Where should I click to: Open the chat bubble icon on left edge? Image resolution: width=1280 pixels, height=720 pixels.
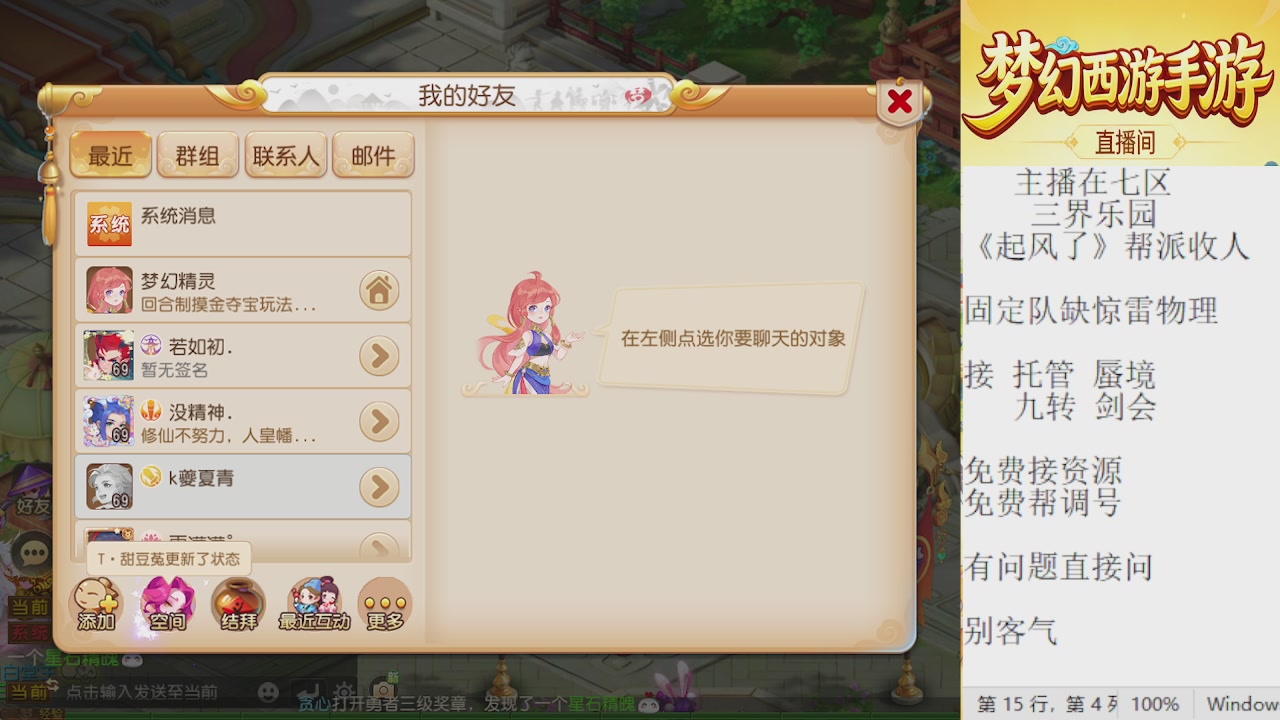pyautogui.click(x=33, y=551)
